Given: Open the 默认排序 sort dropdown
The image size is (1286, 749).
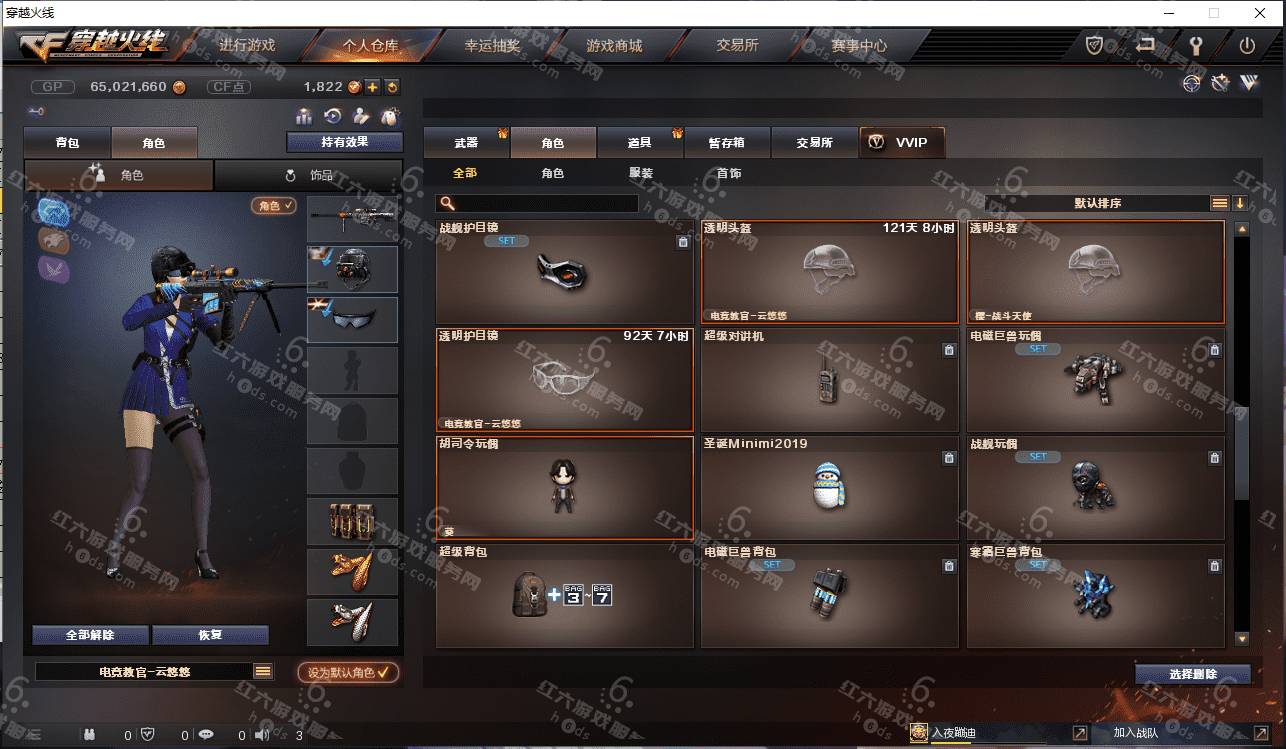Looking at the screenshot, I should pos(1098,203).
